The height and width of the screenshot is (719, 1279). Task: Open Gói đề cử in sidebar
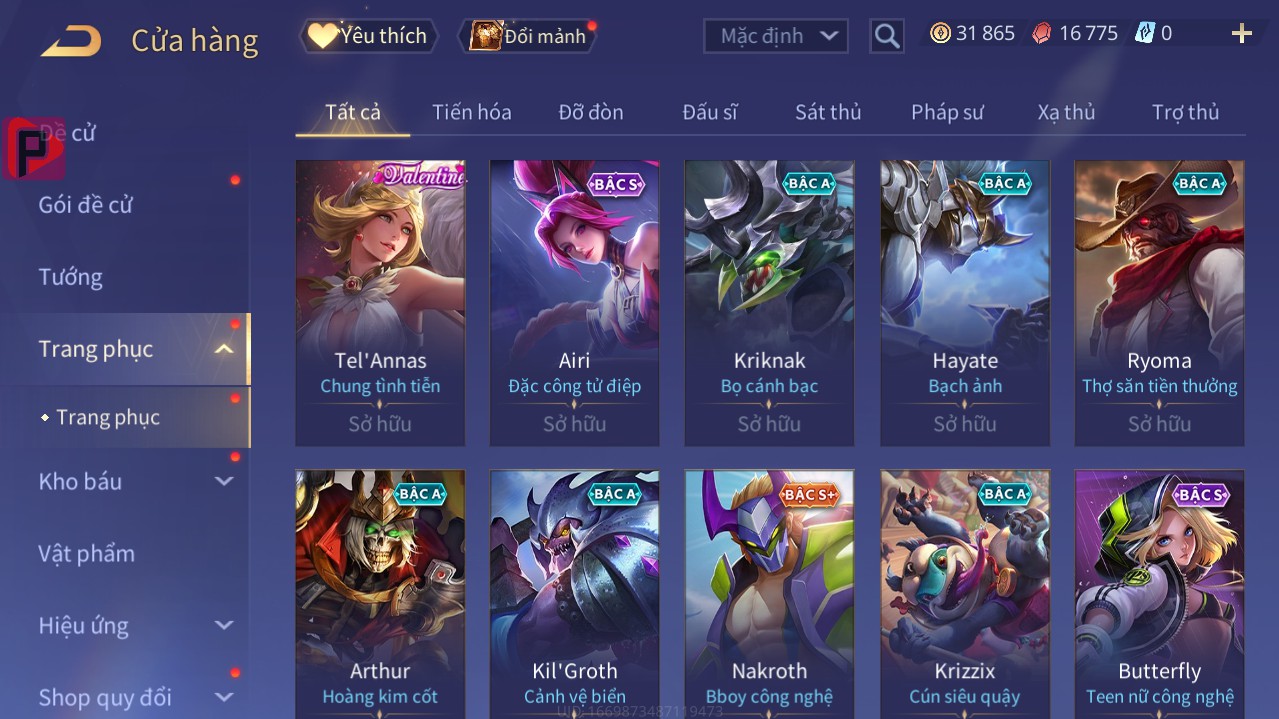(x=86, y=205)
